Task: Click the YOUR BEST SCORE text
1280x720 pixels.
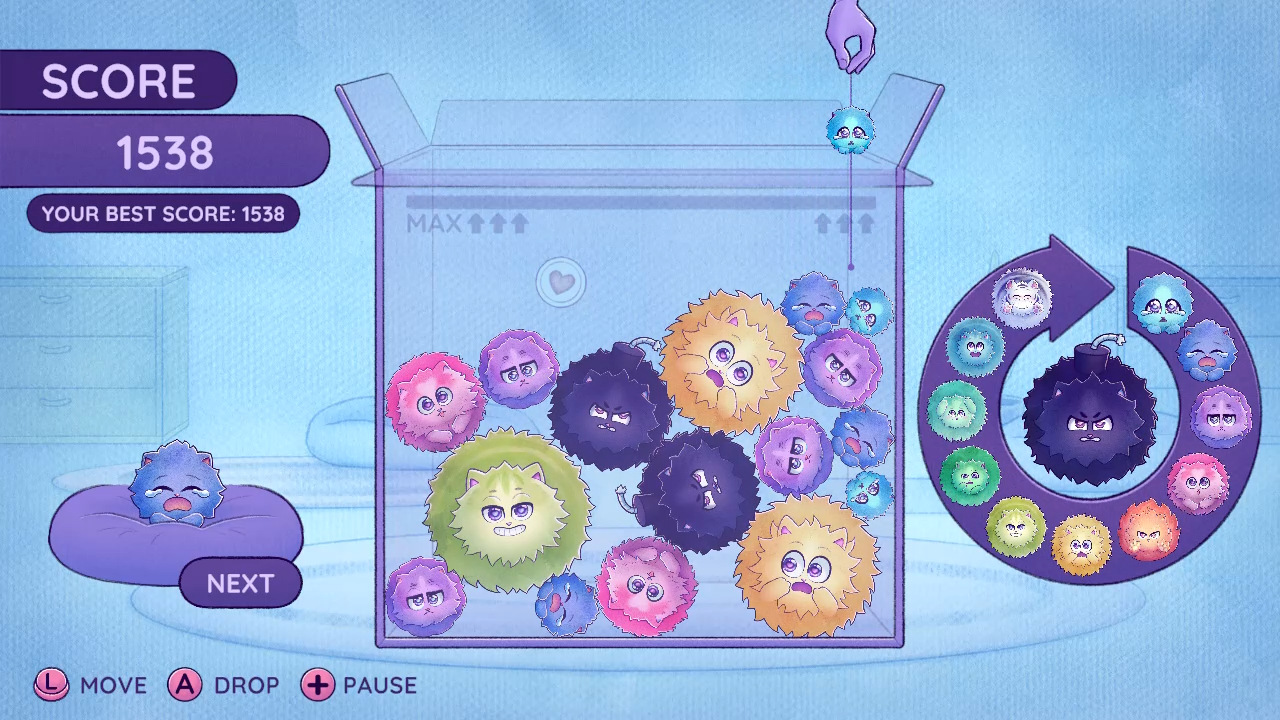Action: [163, 213]
